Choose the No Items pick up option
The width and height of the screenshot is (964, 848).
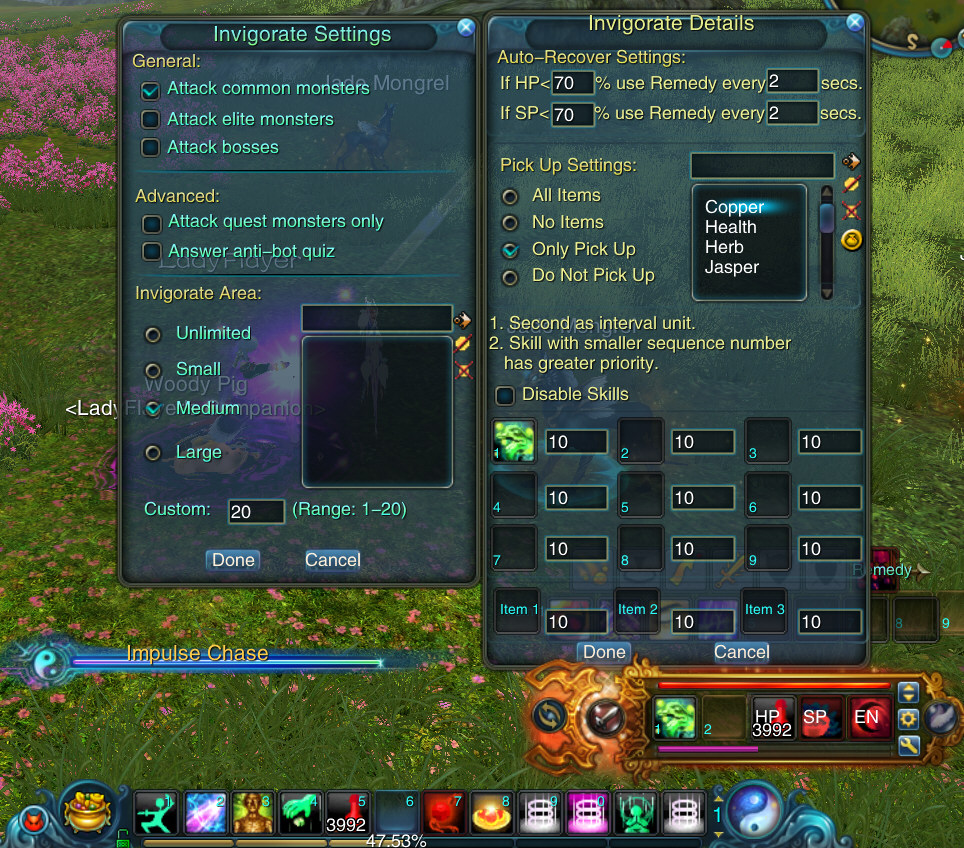point(510,223)
